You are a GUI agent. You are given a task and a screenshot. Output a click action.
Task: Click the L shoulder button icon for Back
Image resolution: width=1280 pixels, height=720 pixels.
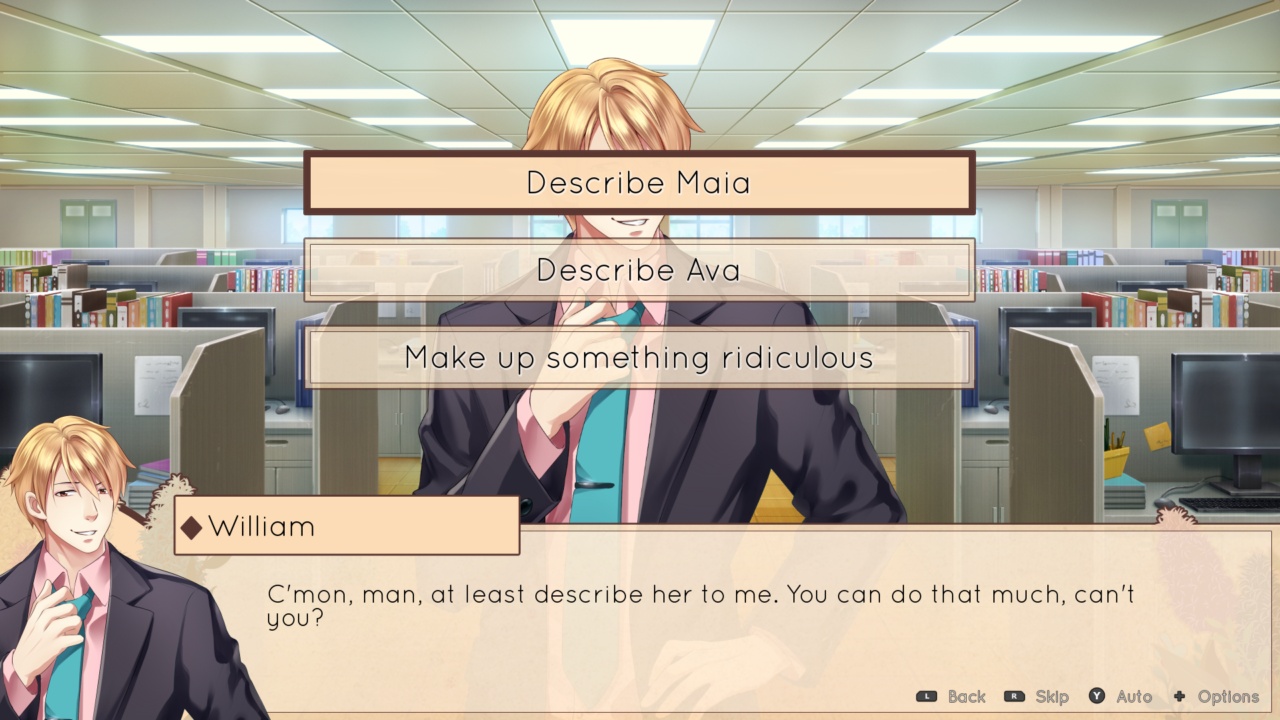coord(925,697)
